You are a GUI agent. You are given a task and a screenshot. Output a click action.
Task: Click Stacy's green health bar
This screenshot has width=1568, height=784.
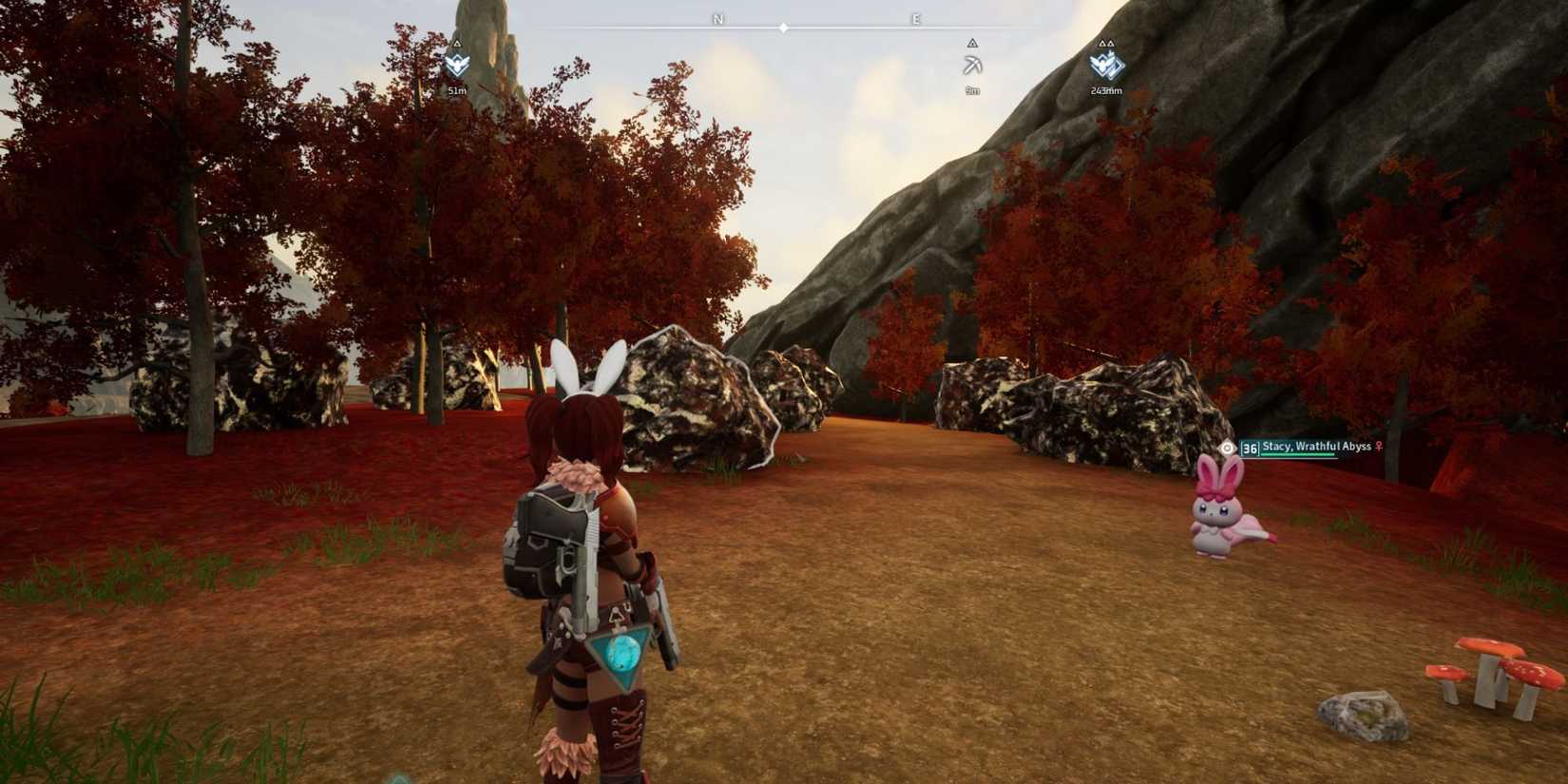(1297, 454)
